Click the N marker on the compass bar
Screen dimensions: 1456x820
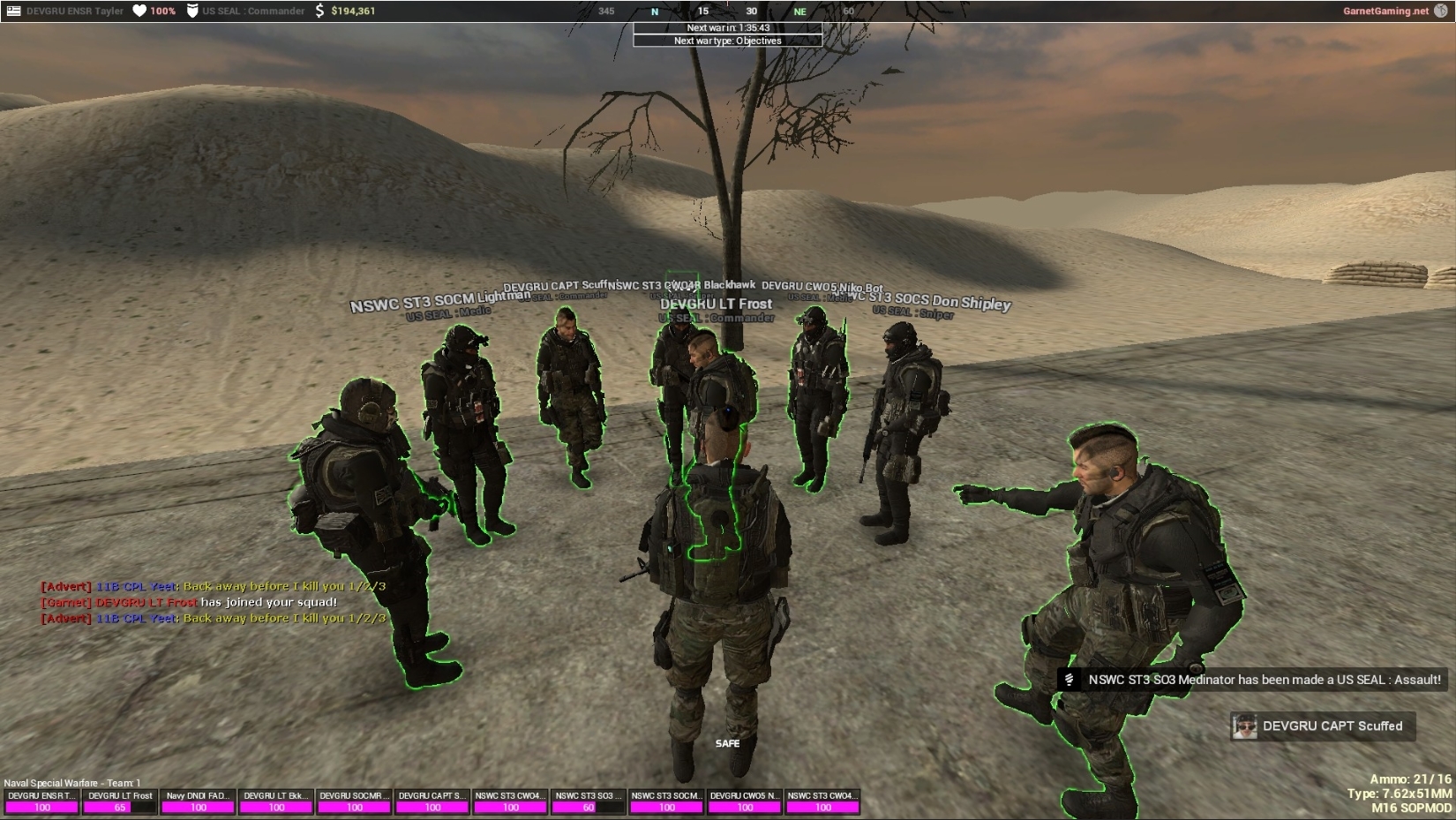(x=655, y=11)
